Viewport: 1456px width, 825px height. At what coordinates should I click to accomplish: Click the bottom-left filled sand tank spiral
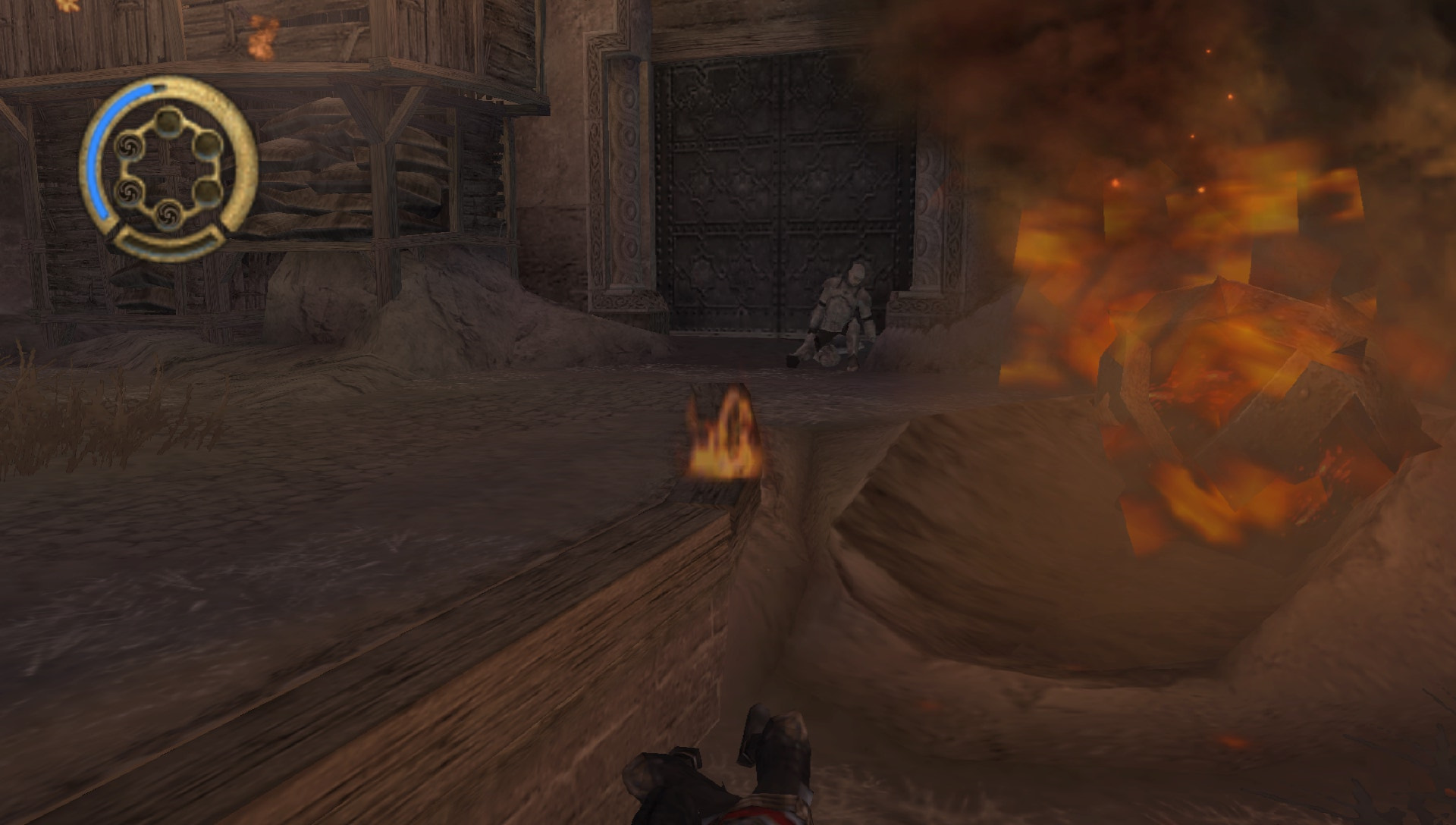coord(128,192)
